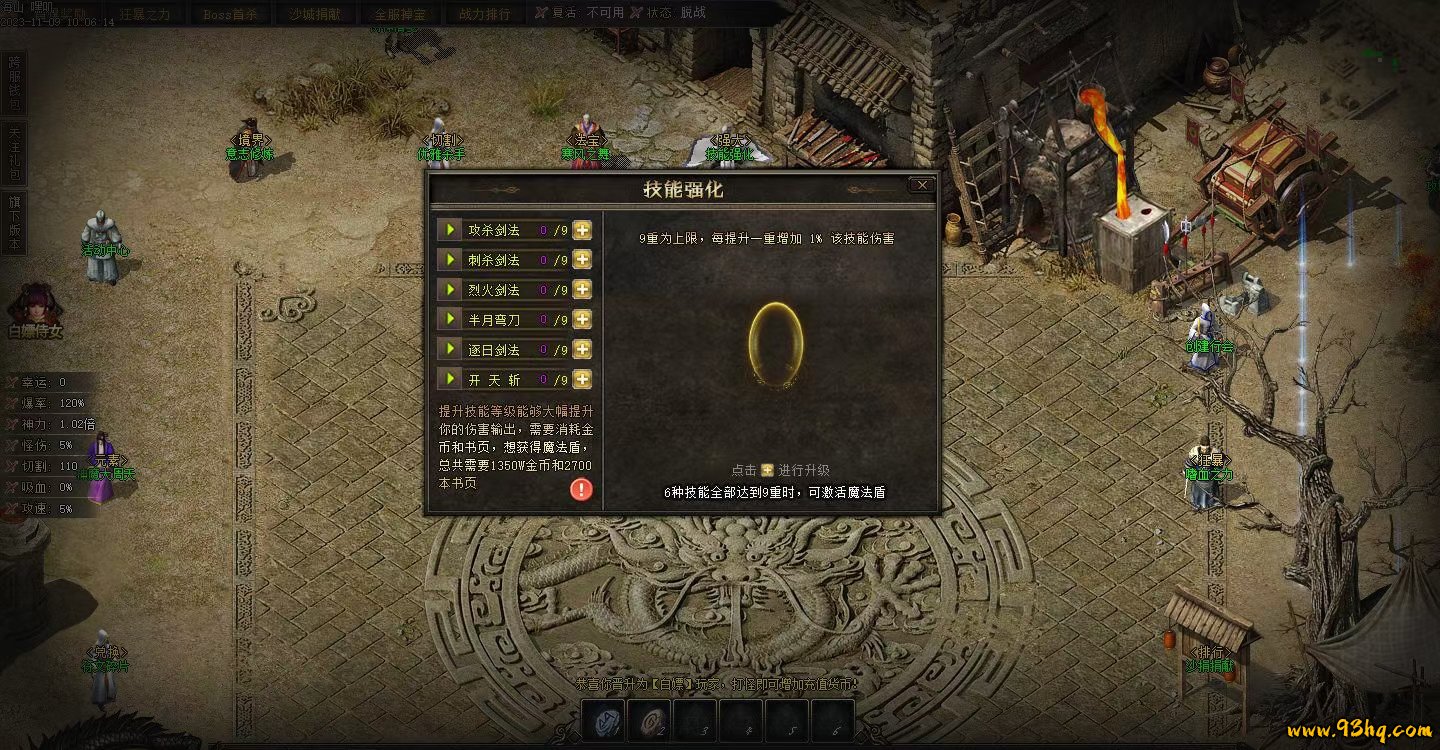Image resolution: width=1440 pixels, height=750 pixels.
Task: Select the 攻杀剑法 skill row arrow
Action: pos(451,230)
